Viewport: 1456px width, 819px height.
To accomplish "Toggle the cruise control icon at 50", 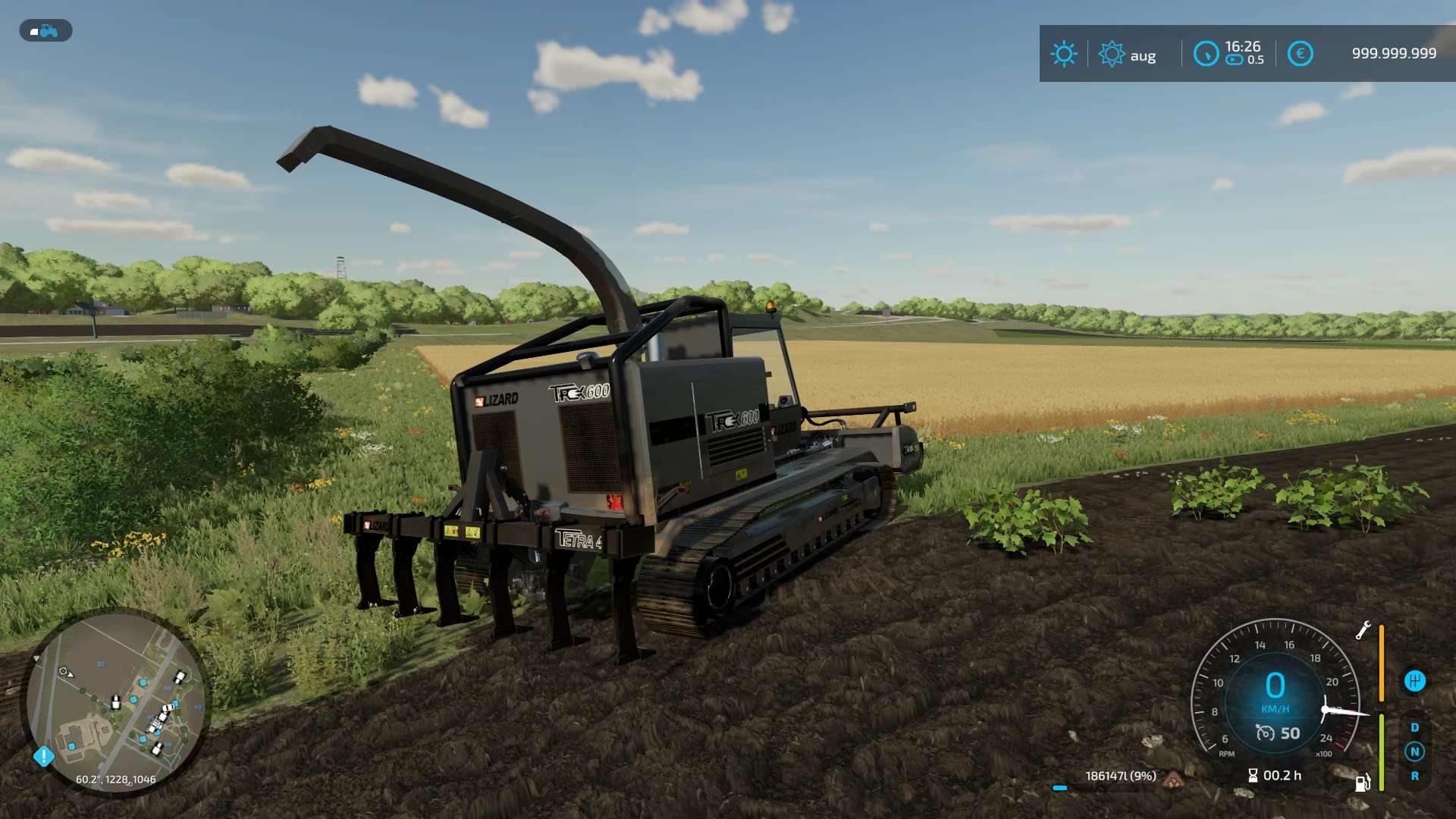I will 1265,733.
